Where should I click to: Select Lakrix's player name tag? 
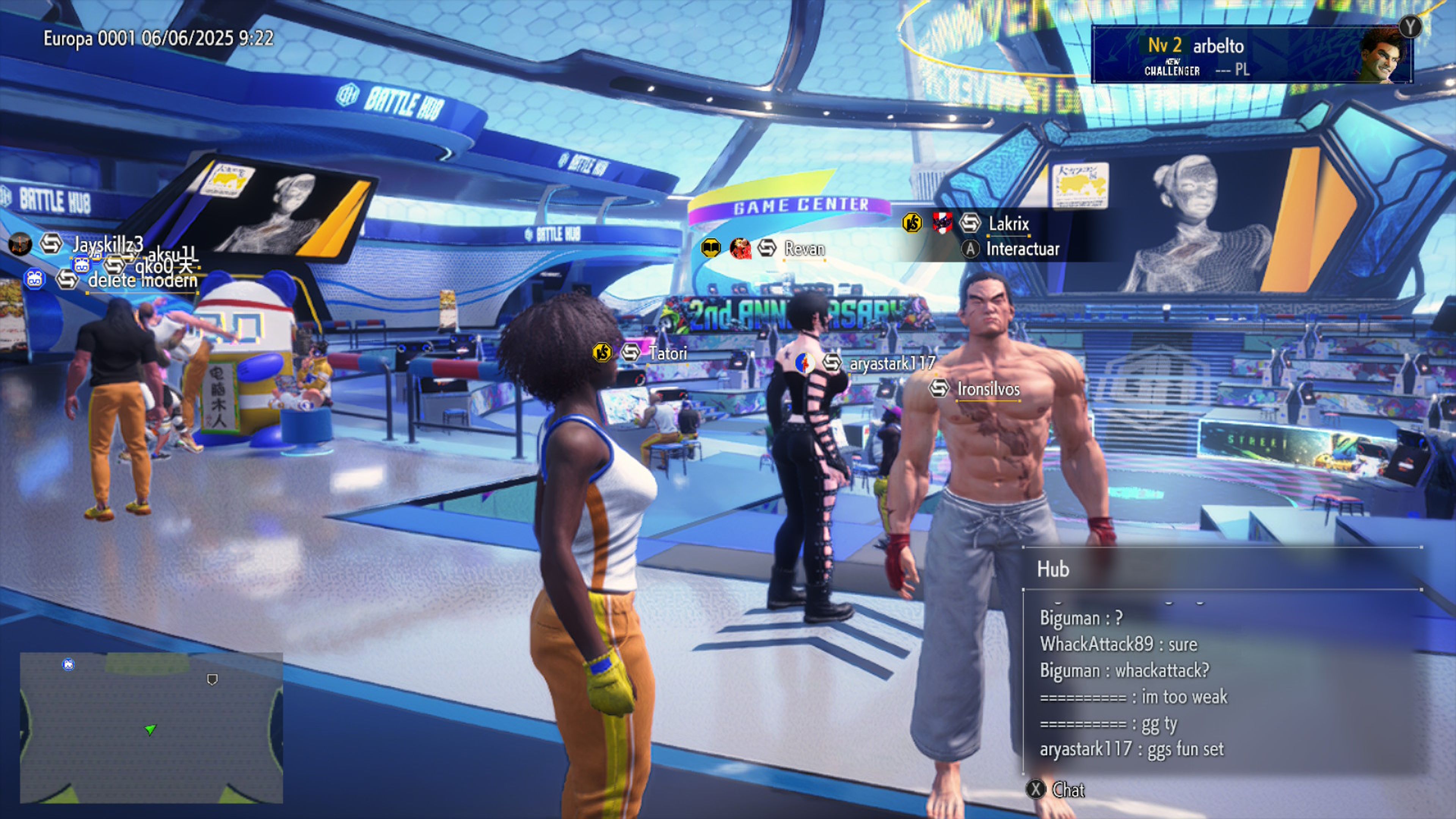tap(1008, 224)
